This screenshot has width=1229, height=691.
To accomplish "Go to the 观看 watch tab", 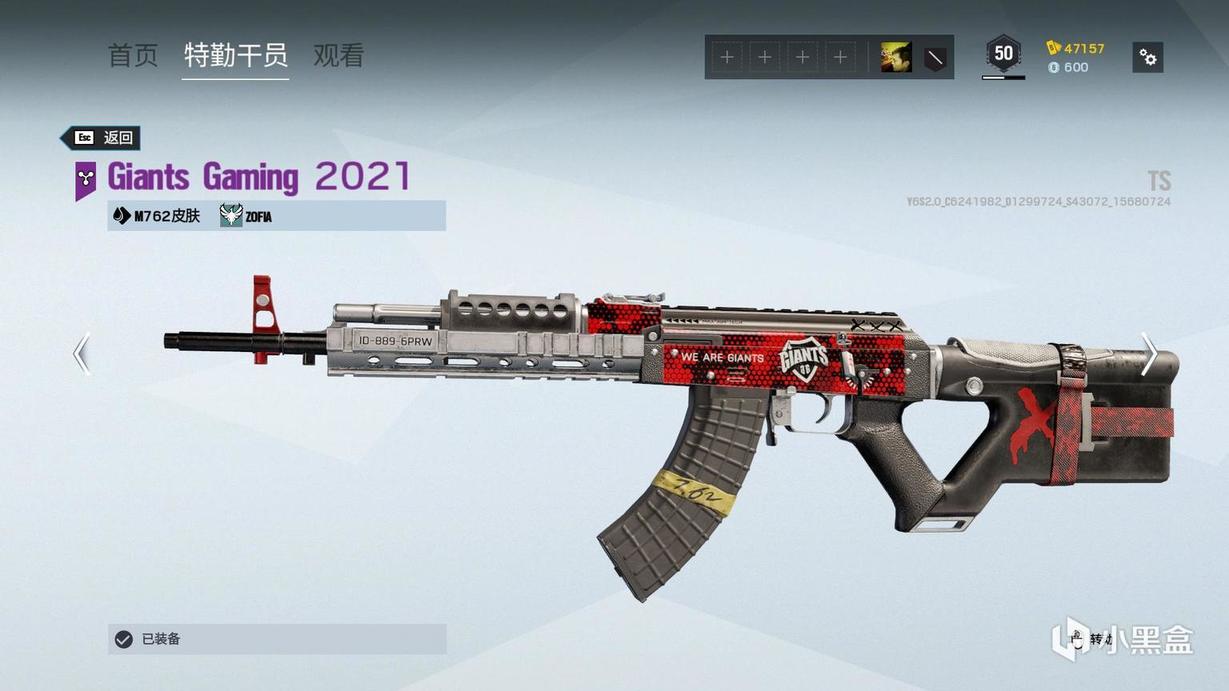I will 338,55.
